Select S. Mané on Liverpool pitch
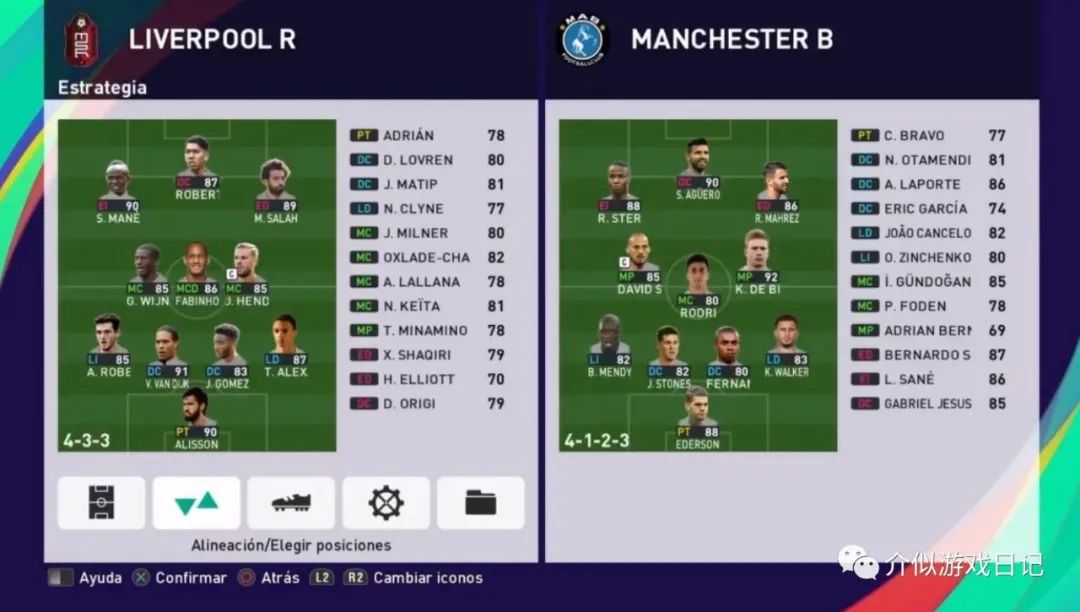Image resolution: width=1080 pixels, height=612 pixels. pyautogui.click(x=118, y=192)
